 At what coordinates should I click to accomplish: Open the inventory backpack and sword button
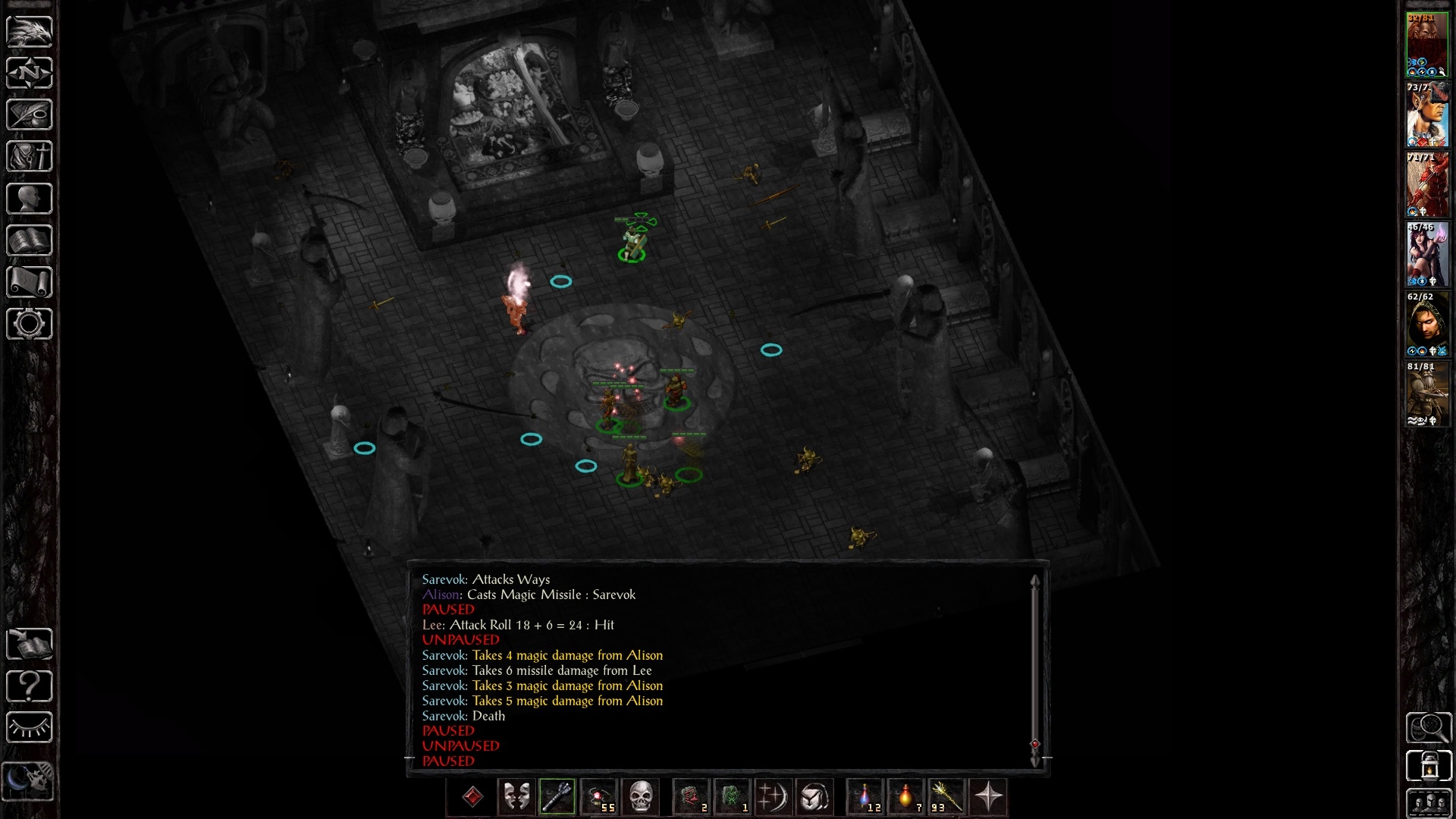point(30,157)
